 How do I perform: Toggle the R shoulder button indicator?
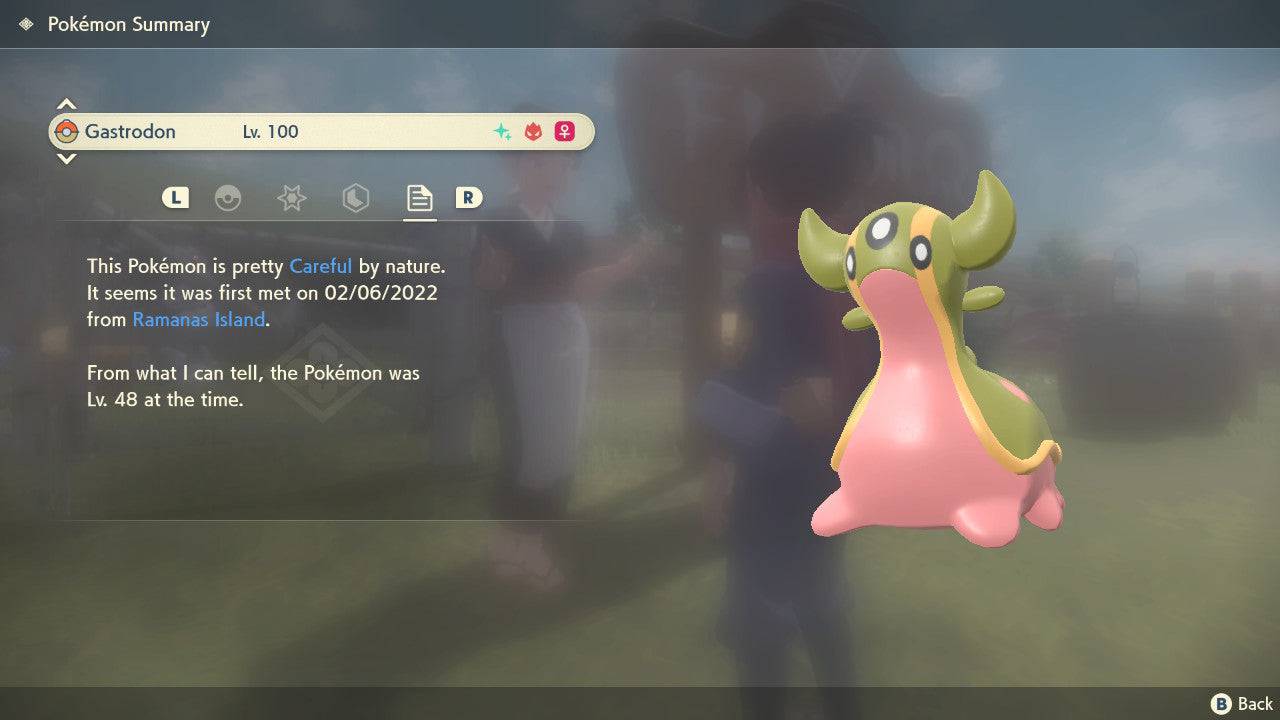click(470, 198)
